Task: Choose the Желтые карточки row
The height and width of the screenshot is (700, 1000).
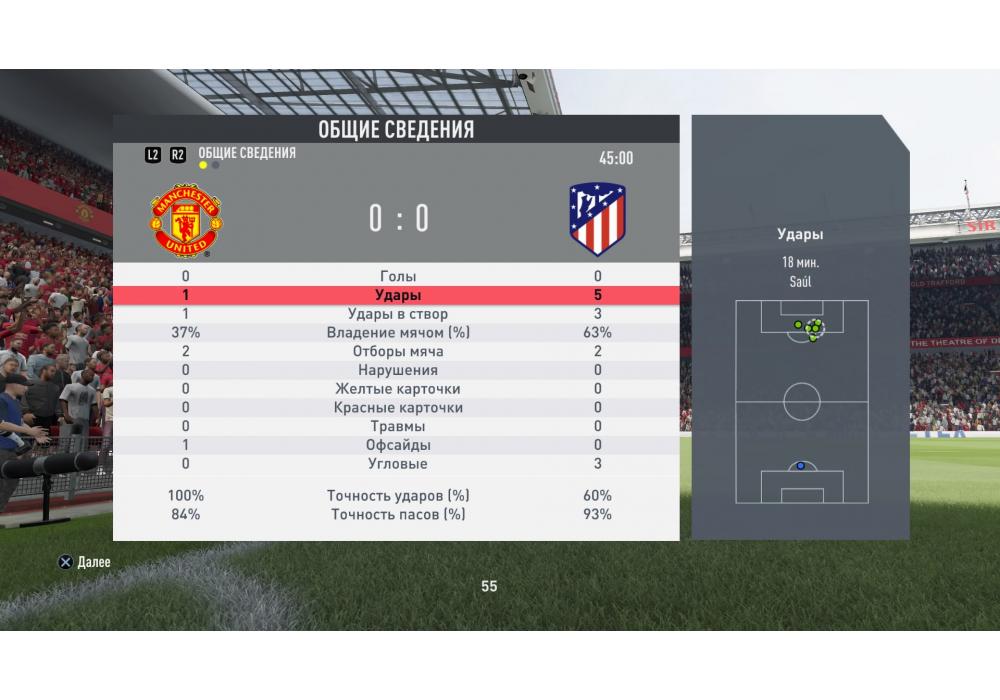Action: point(397,389)
